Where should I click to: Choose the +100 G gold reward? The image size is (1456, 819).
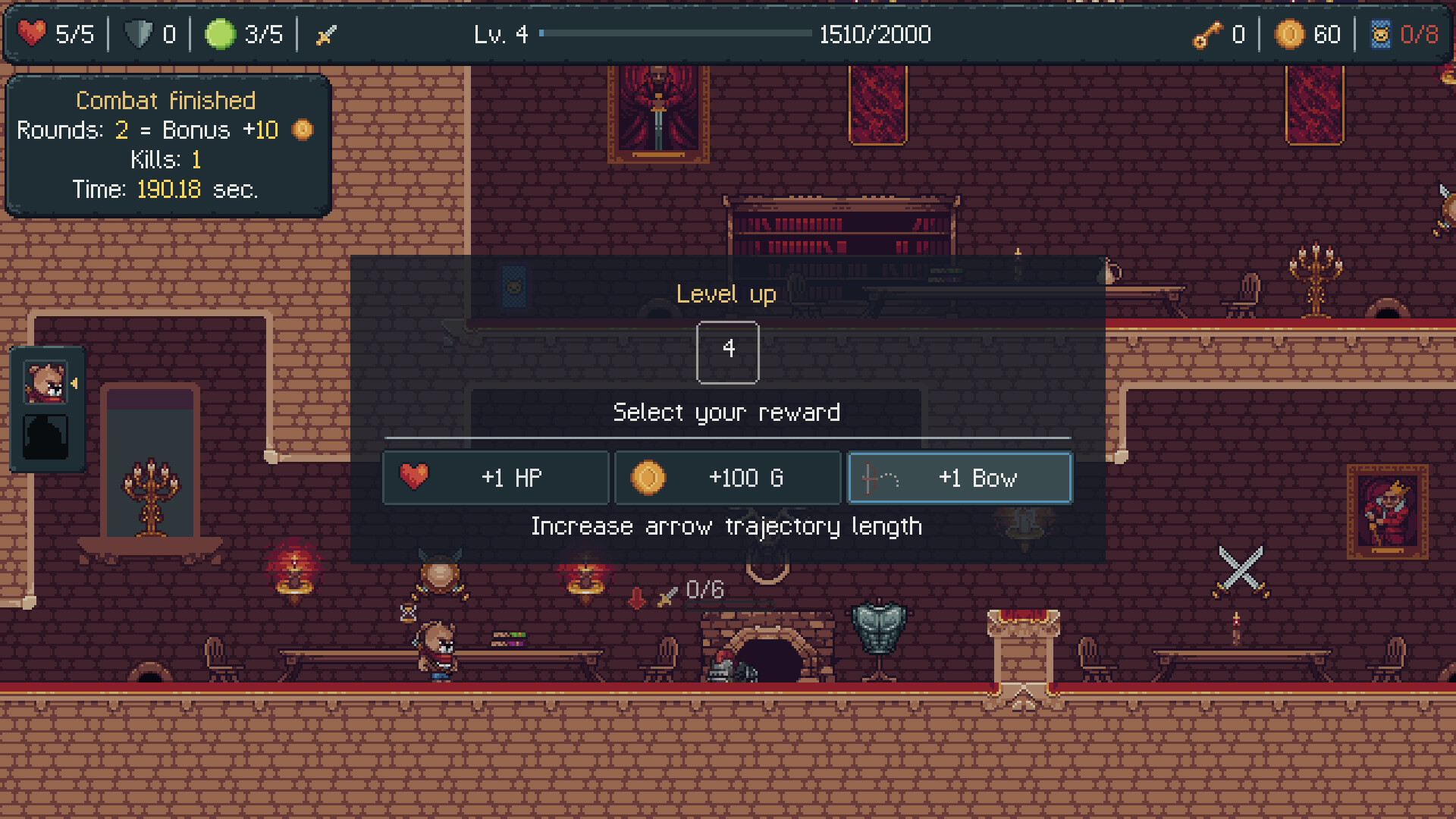pos(727,478)
